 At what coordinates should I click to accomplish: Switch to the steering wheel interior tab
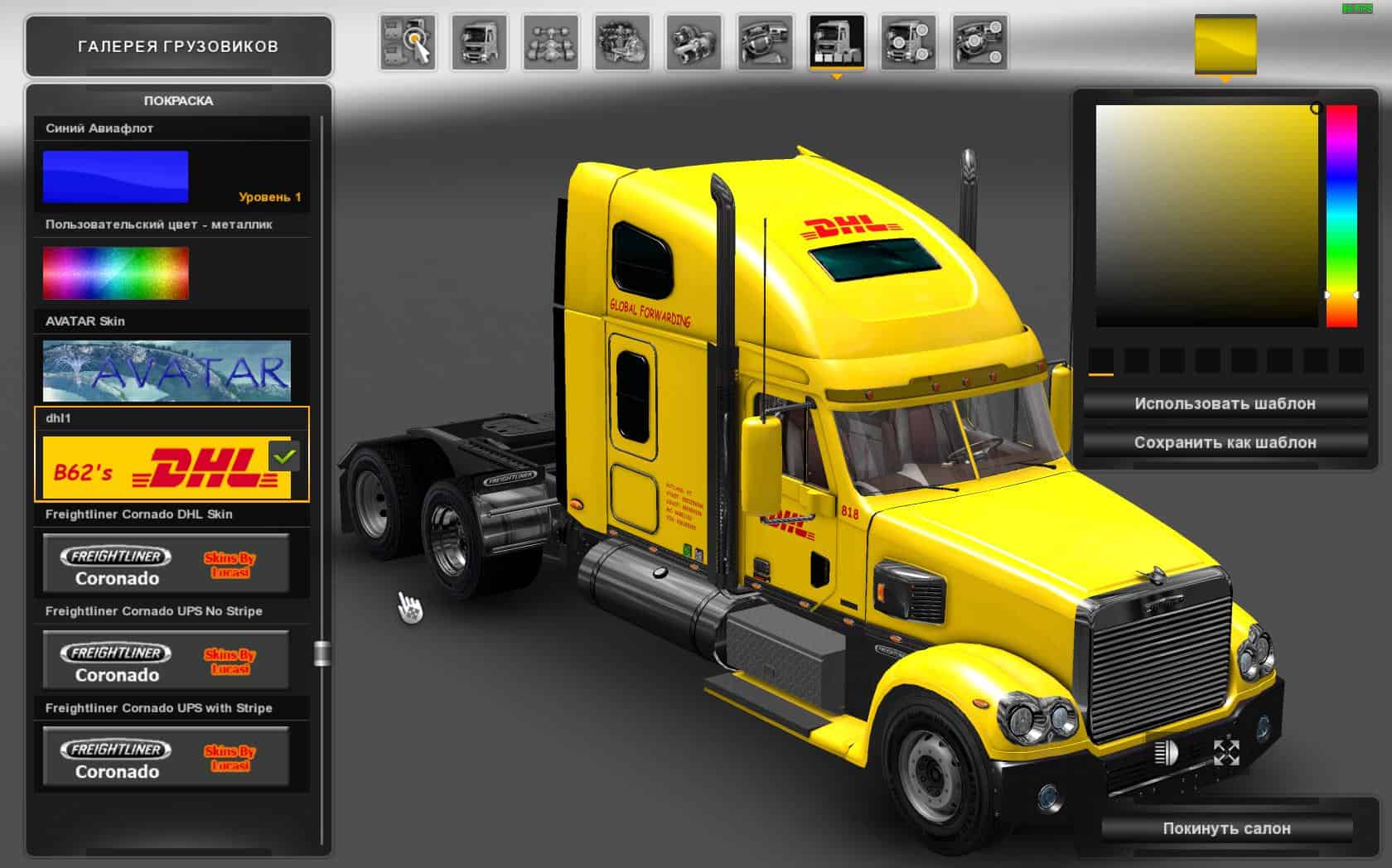click(765, 41)
